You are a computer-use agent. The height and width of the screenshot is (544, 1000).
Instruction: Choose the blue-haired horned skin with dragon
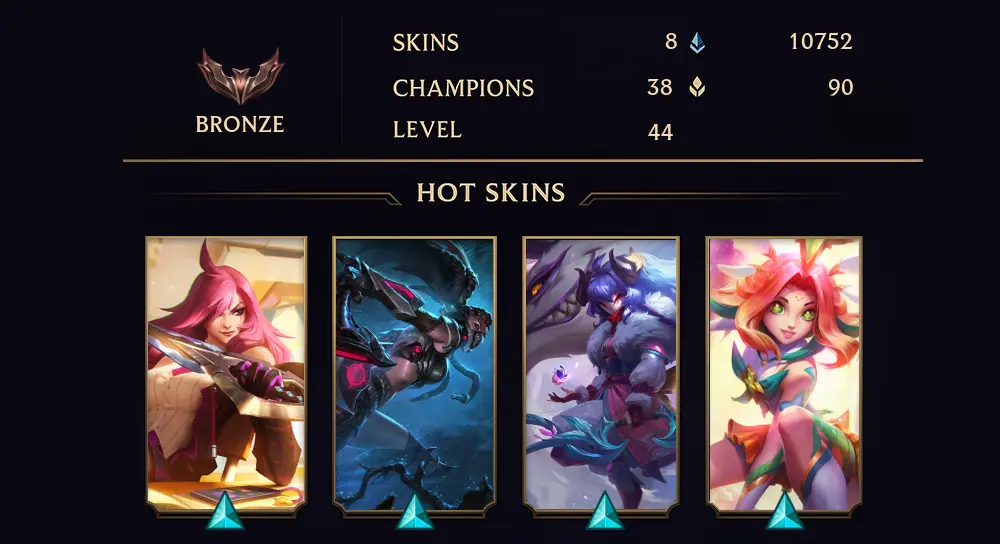[x=601, y=372]
